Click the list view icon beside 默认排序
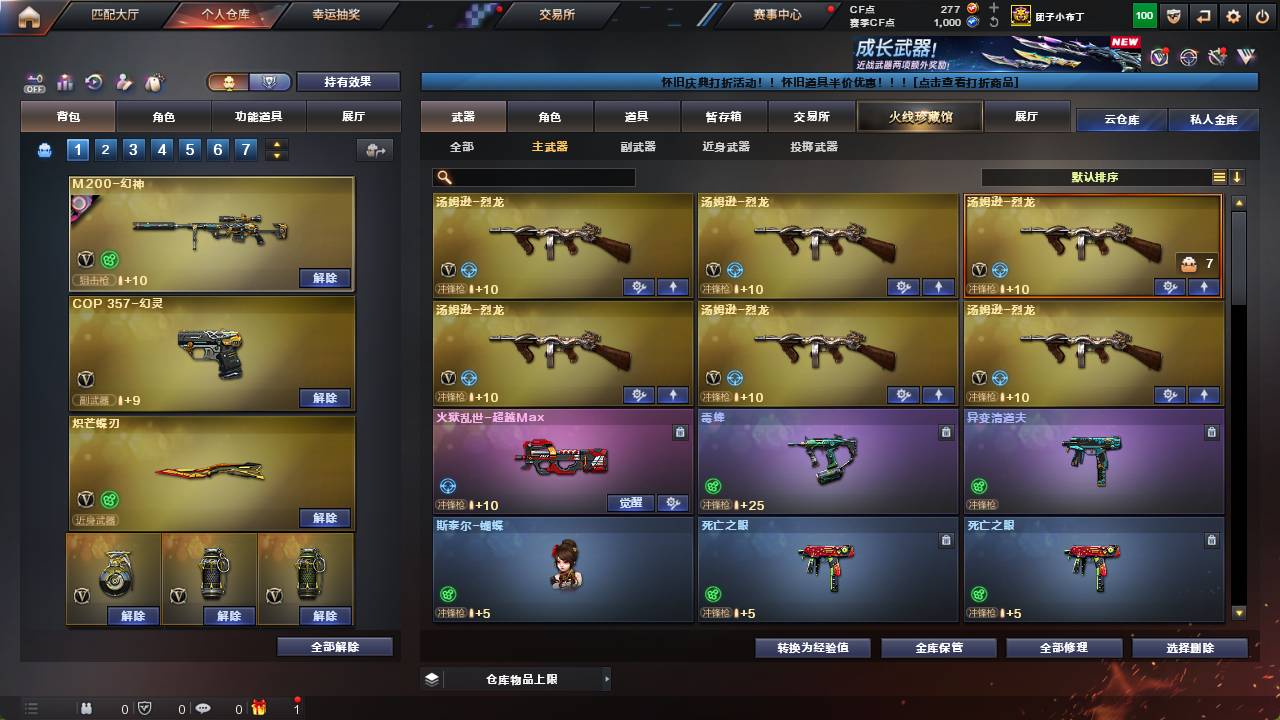The image size is (1280, 720). [1221, 177]
